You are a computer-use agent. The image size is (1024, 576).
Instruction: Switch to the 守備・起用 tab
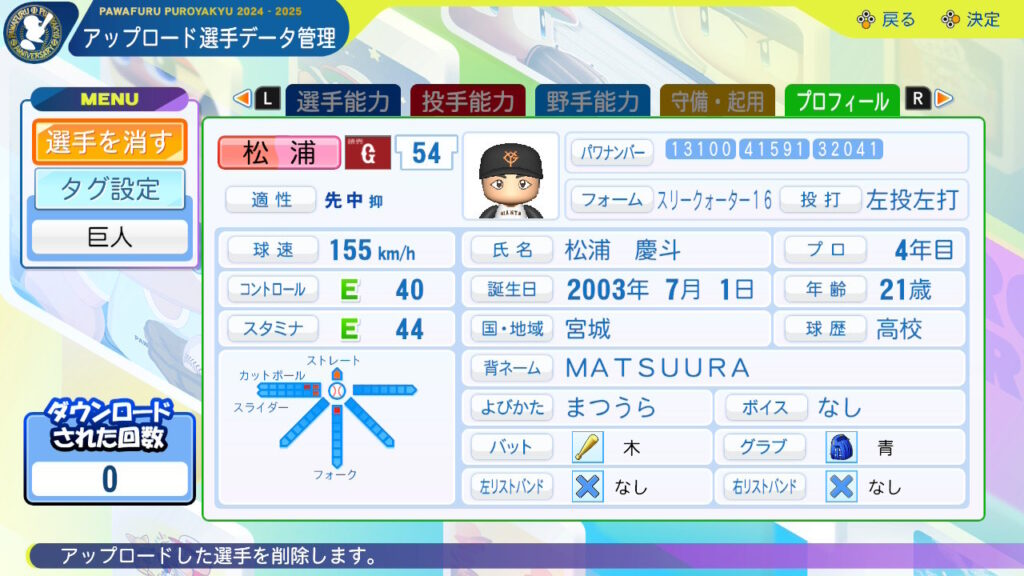point(718,101)
